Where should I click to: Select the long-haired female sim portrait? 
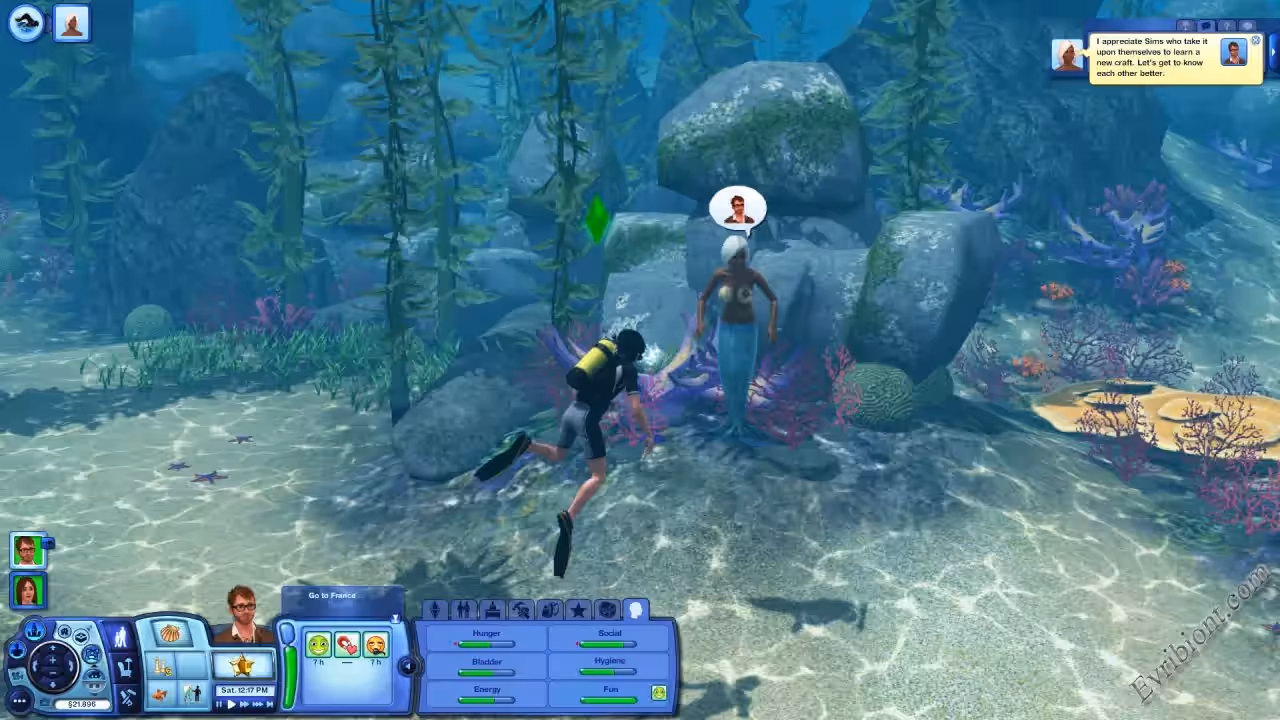click(x=27, y=588)
